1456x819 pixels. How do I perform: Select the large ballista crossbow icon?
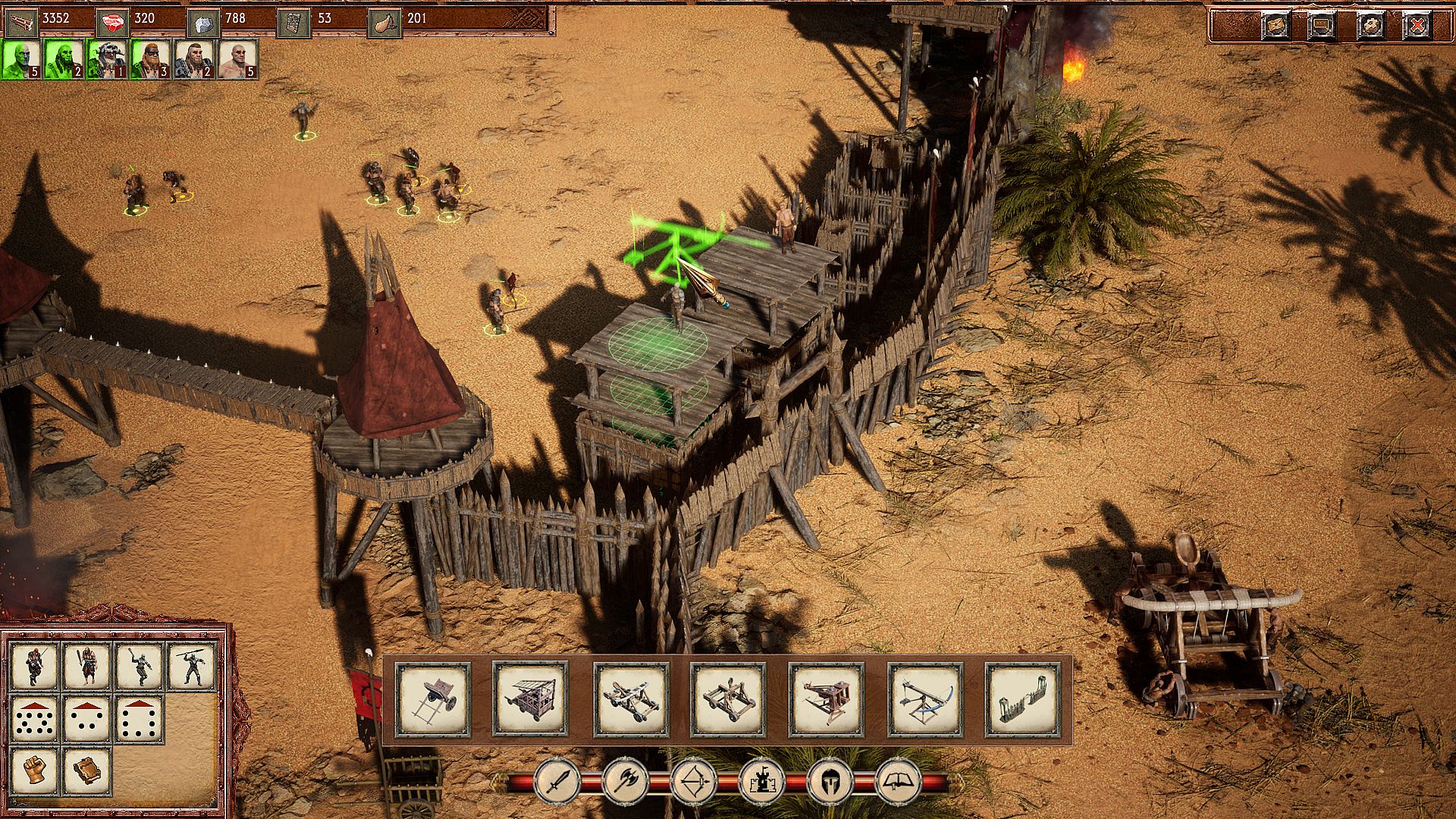(925, 699)
